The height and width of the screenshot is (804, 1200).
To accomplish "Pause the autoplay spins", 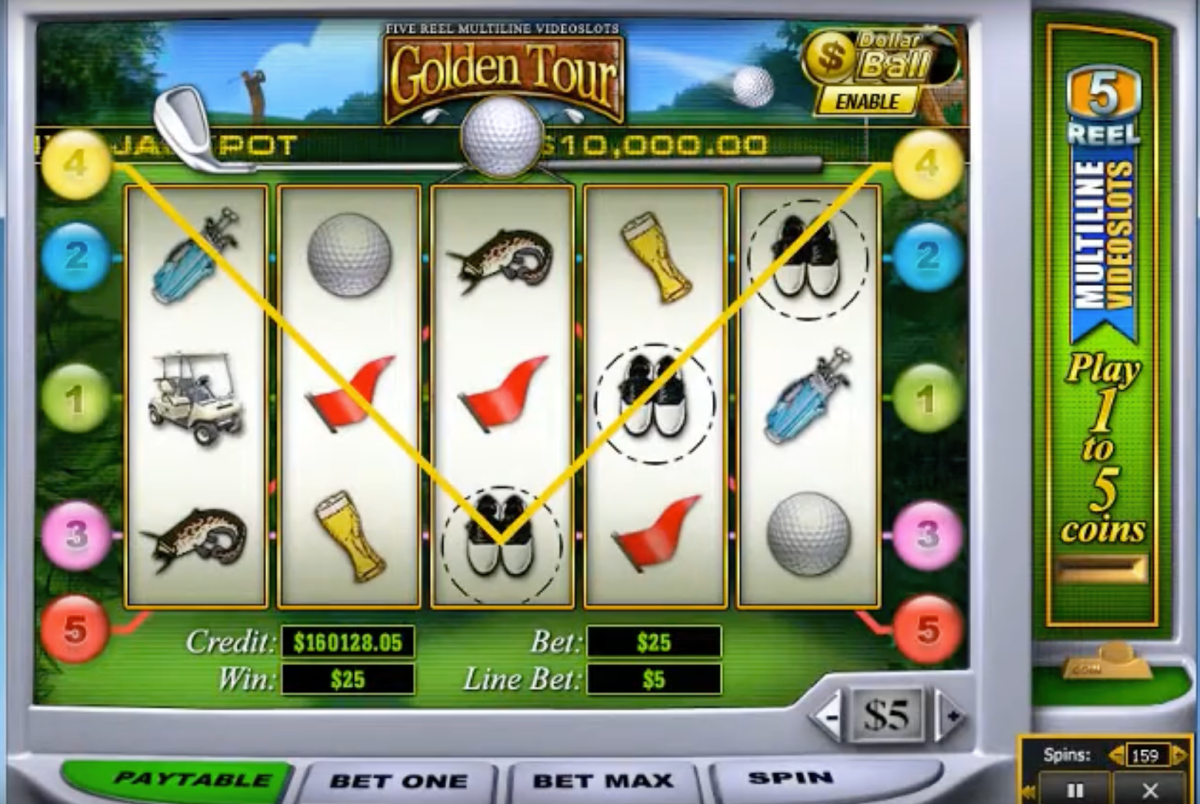I will [x=1075, y=789].
